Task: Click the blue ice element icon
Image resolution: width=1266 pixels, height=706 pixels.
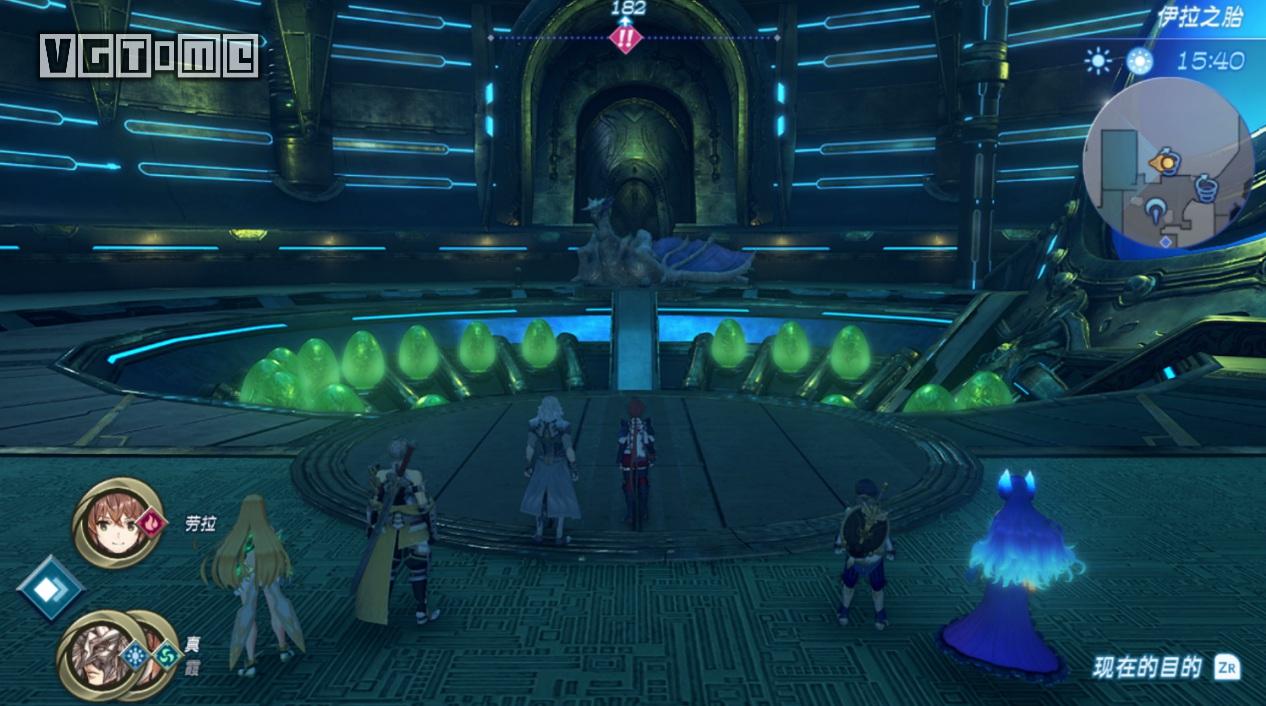Action: click(x=136, y=656)
